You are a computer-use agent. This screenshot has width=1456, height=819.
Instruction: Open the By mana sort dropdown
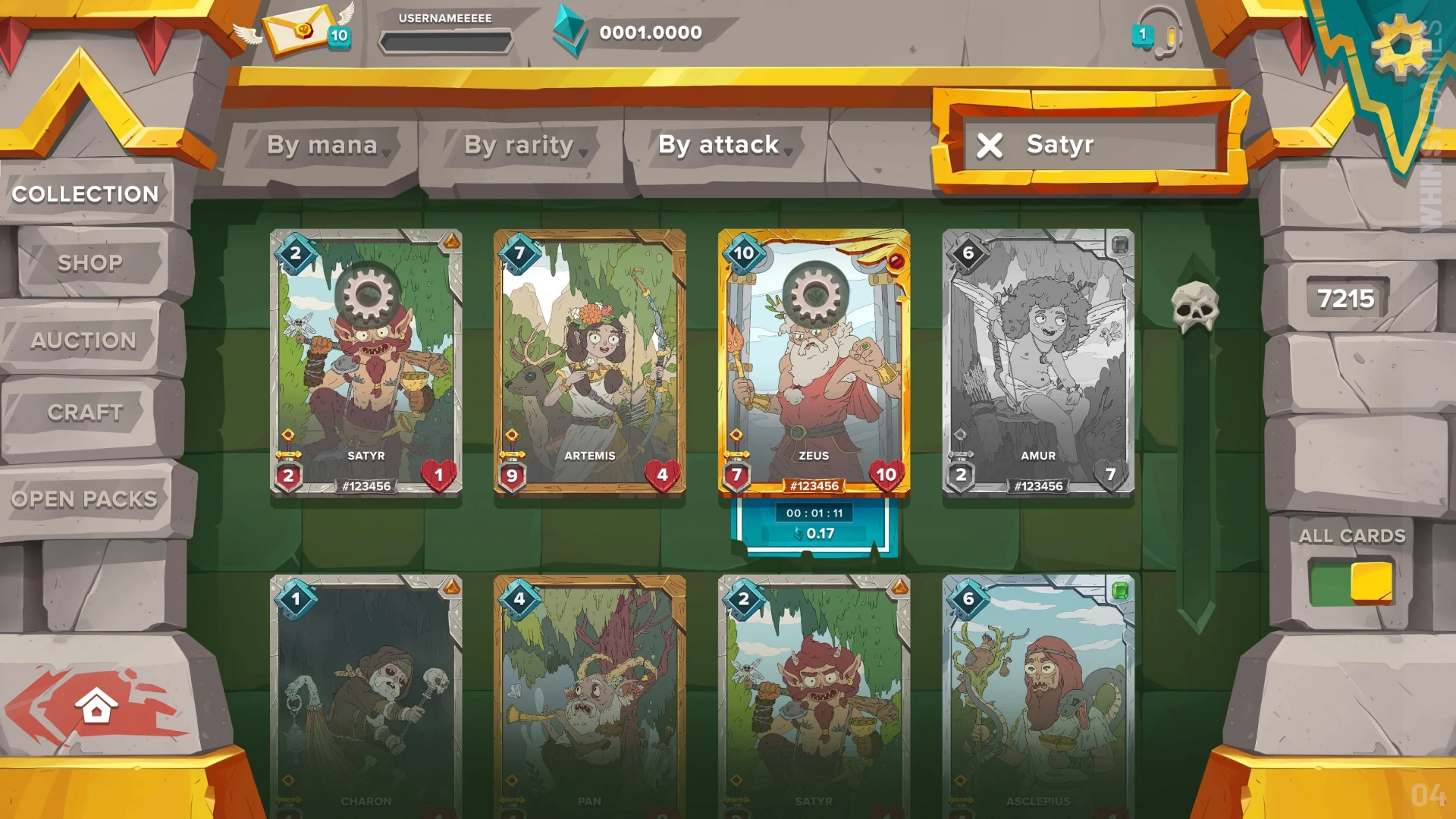323,145
